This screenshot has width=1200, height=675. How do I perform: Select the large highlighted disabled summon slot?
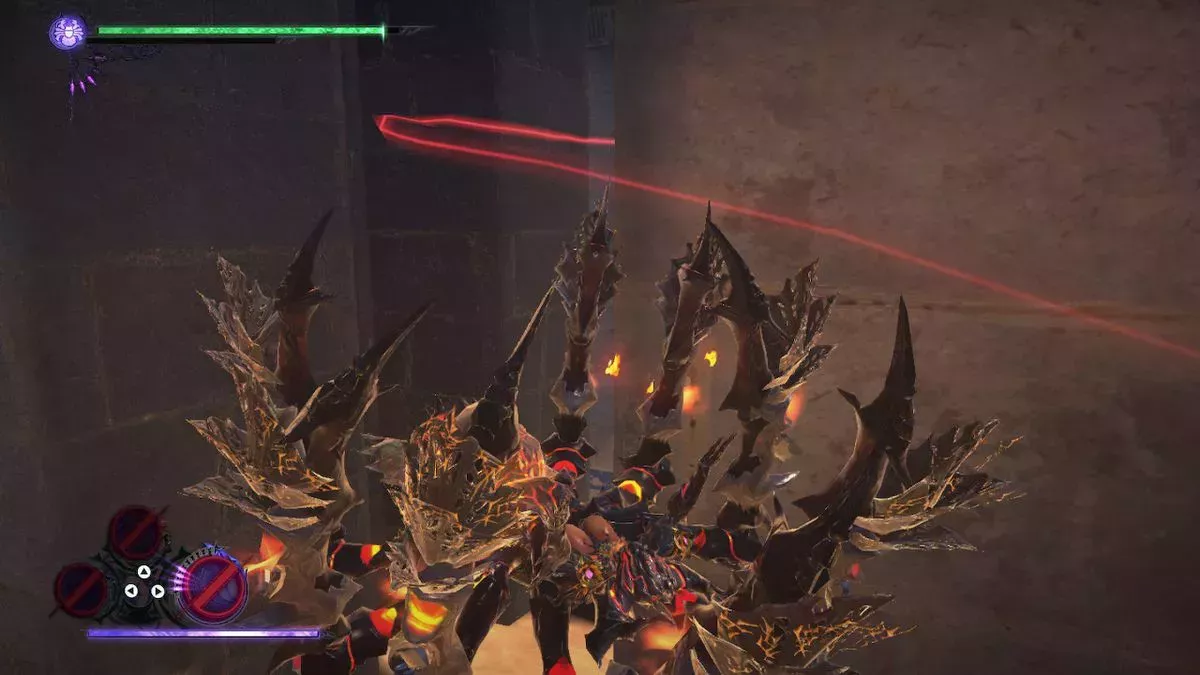point(212,586)
